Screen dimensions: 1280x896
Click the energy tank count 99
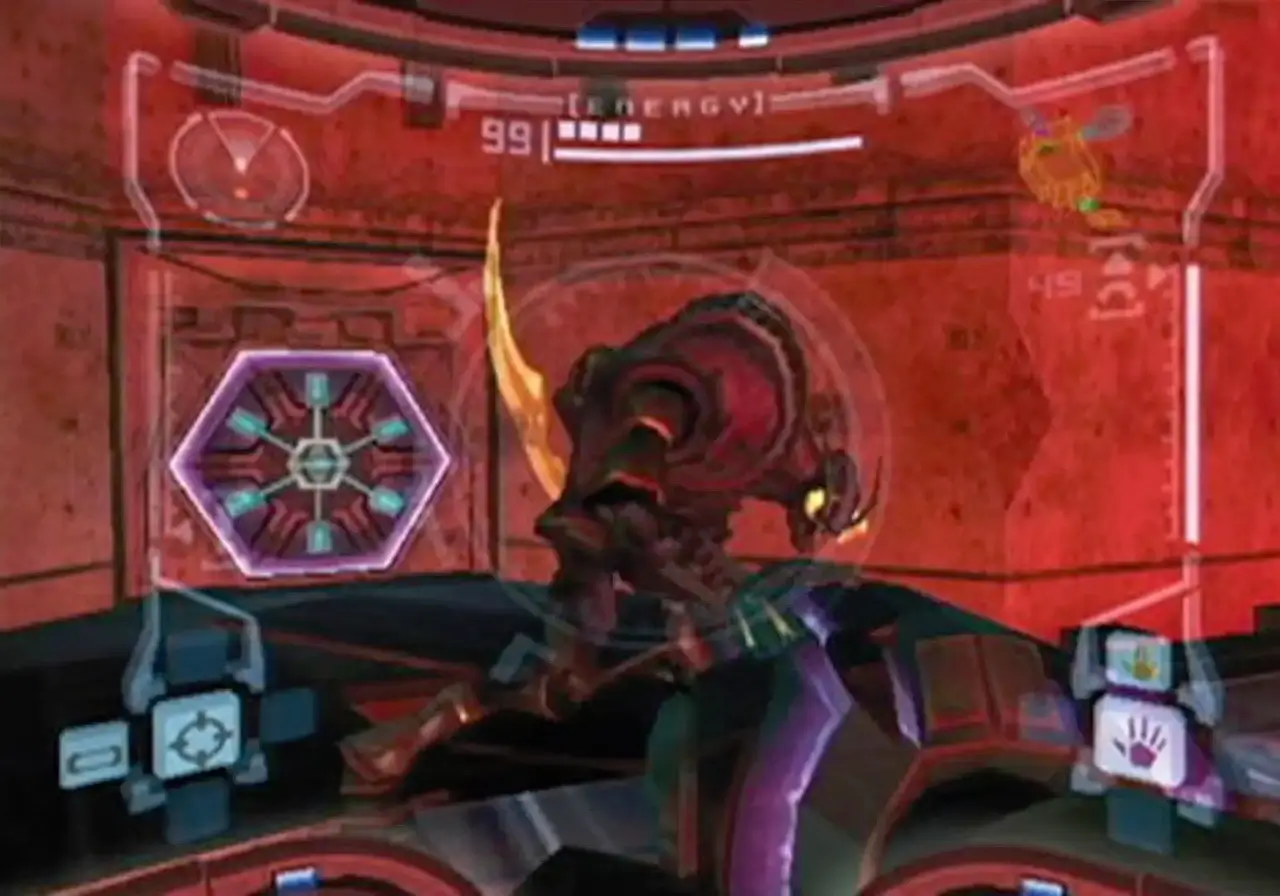click(508, 135)
